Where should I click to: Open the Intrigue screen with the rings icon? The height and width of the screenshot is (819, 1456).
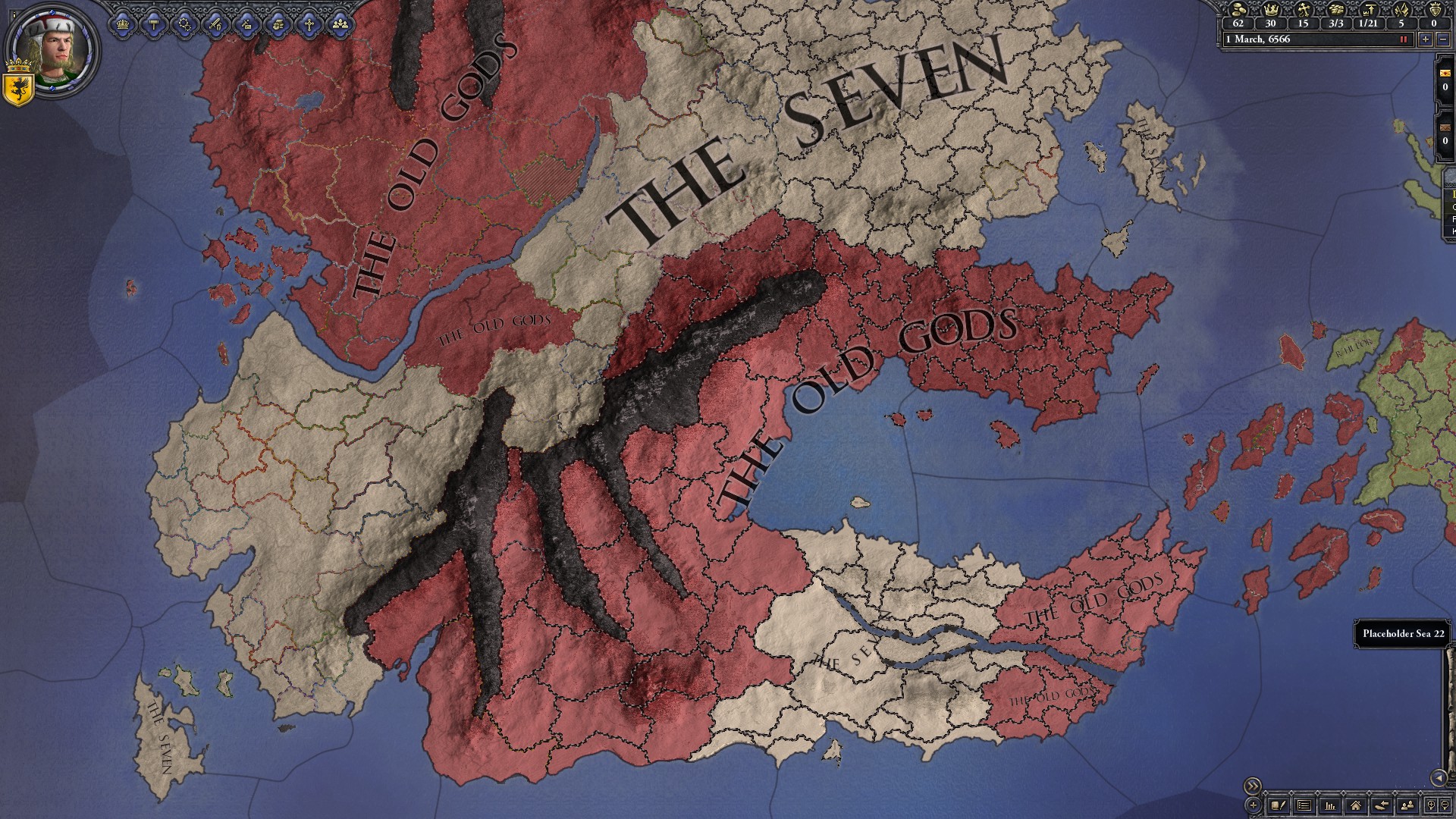184,24
